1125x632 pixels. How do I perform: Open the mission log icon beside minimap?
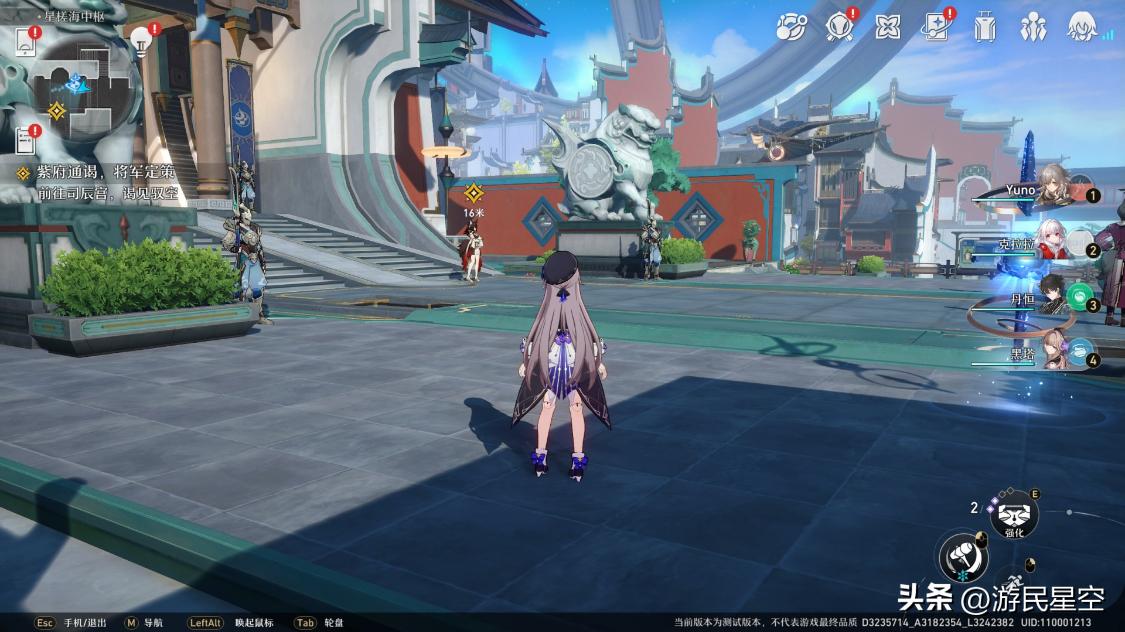point(25,43)
